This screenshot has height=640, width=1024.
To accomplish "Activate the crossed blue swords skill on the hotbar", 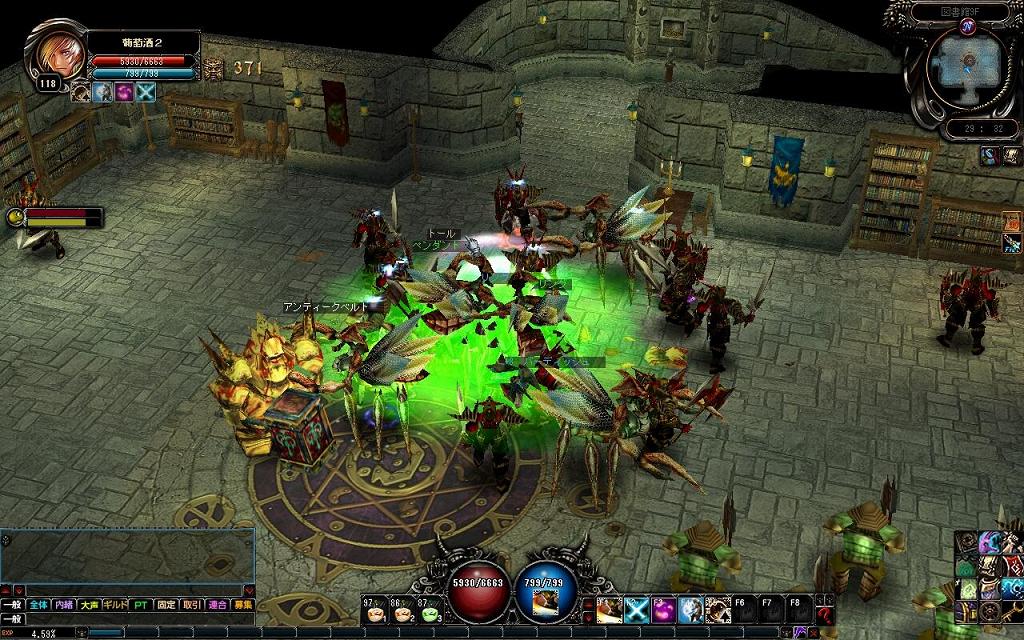I will click(637, 608).
